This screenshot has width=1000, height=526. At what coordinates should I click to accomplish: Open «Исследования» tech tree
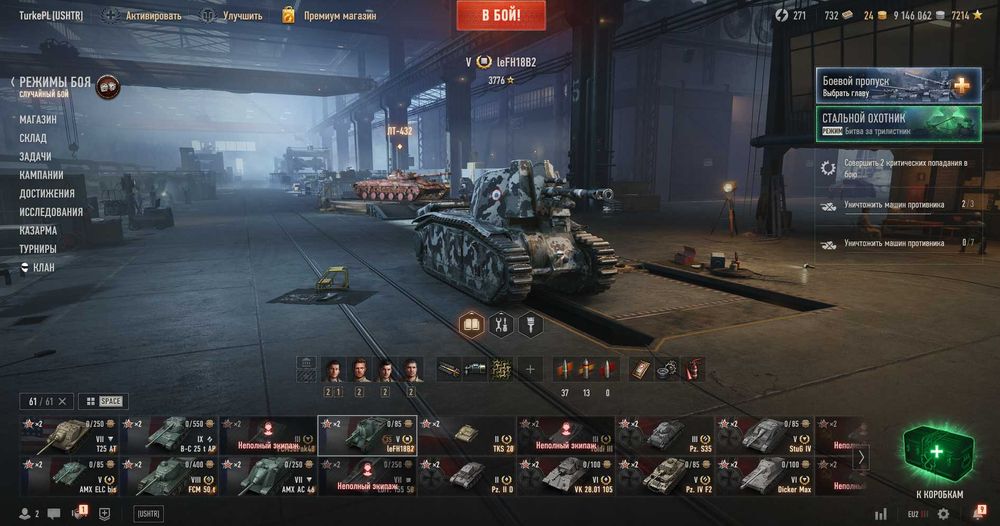pyautogui.click(x=51, y=211)
